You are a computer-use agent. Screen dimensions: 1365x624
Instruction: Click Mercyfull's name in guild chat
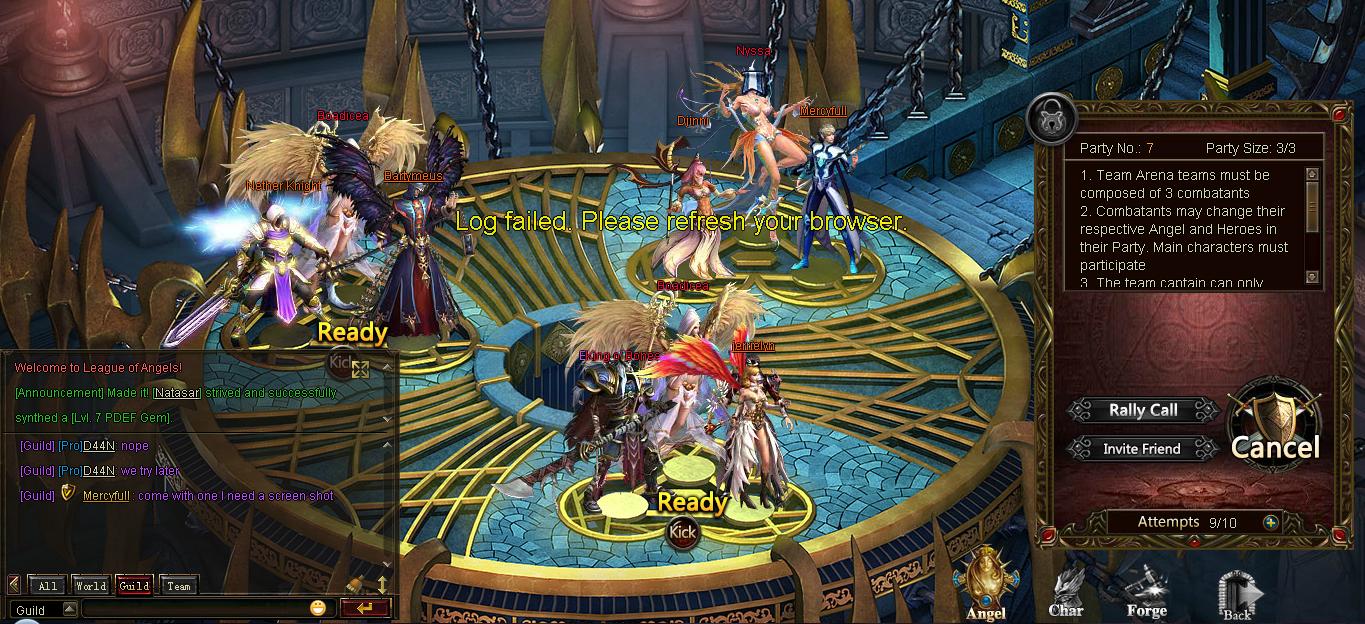107,496
